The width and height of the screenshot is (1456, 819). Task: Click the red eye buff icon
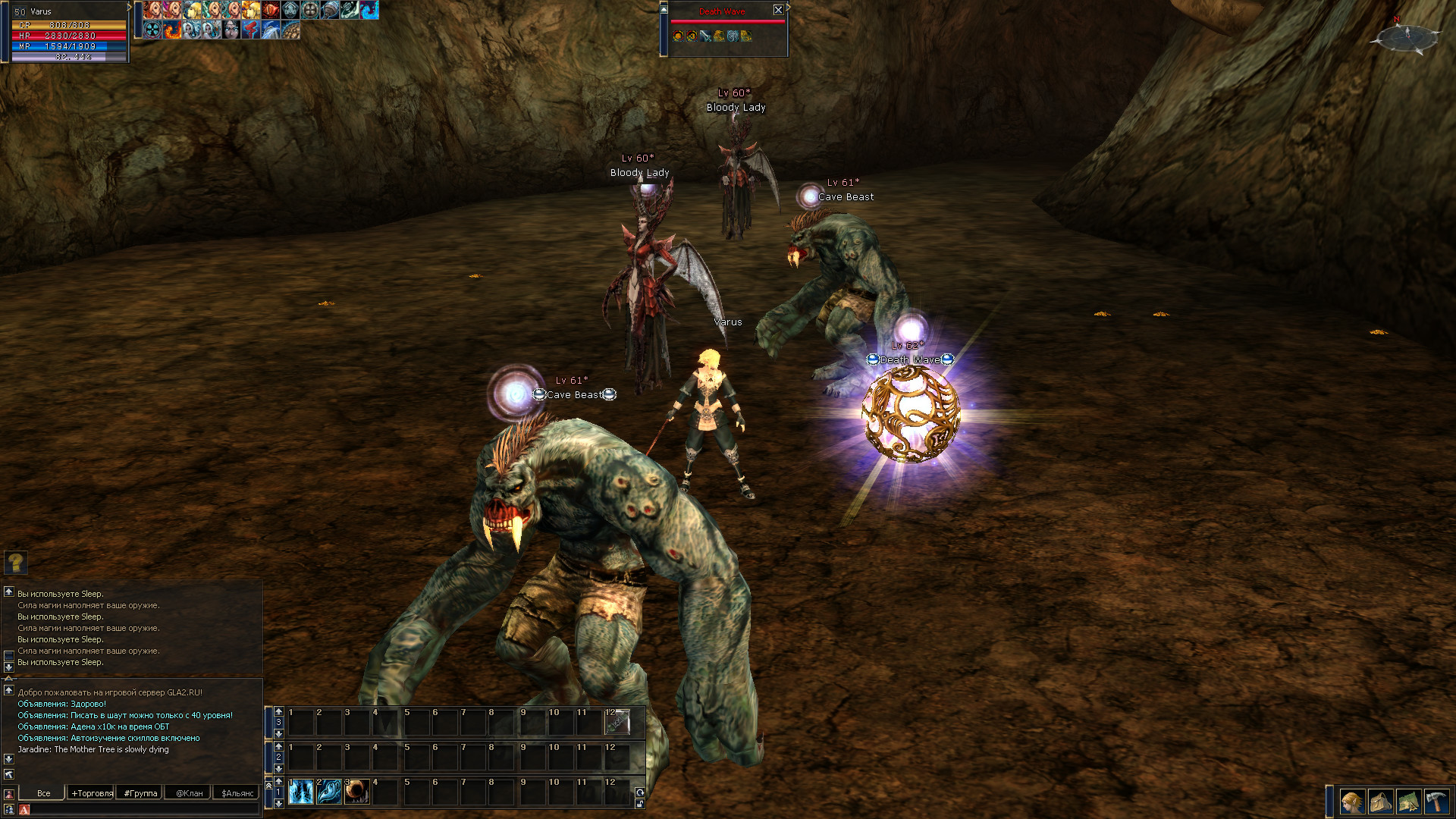click(271, 10)
